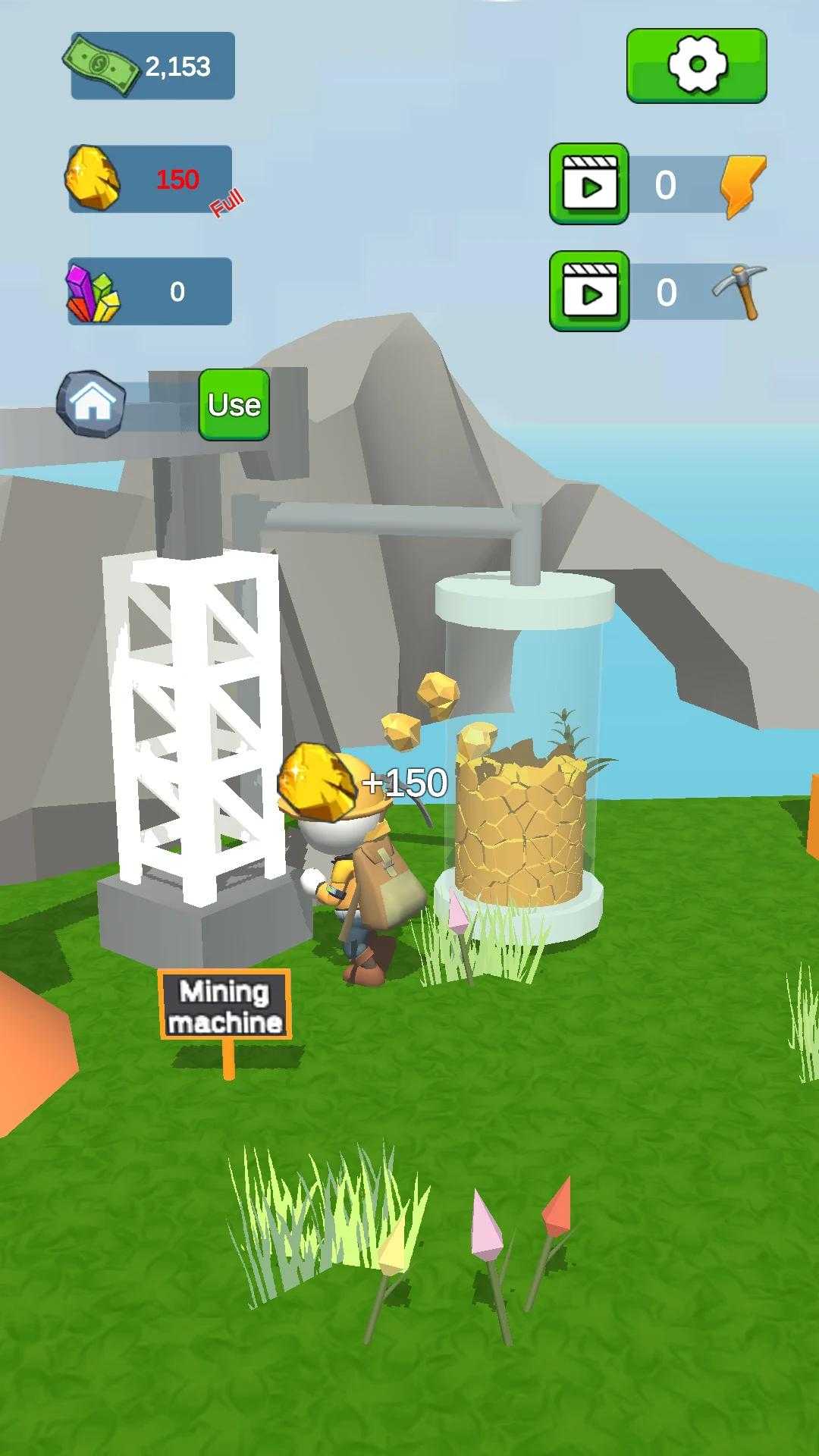The image size is (819, 1456).
Task: Watch video ad for pickaxe boost
Action: tap(589, 292)
